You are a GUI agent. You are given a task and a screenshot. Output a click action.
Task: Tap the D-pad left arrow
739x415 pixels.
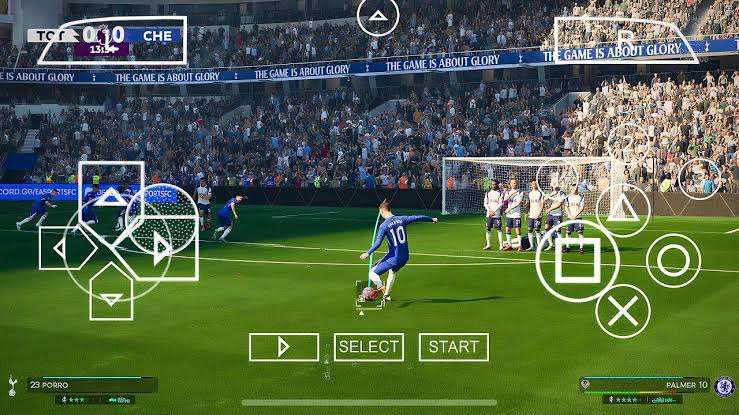62,248
